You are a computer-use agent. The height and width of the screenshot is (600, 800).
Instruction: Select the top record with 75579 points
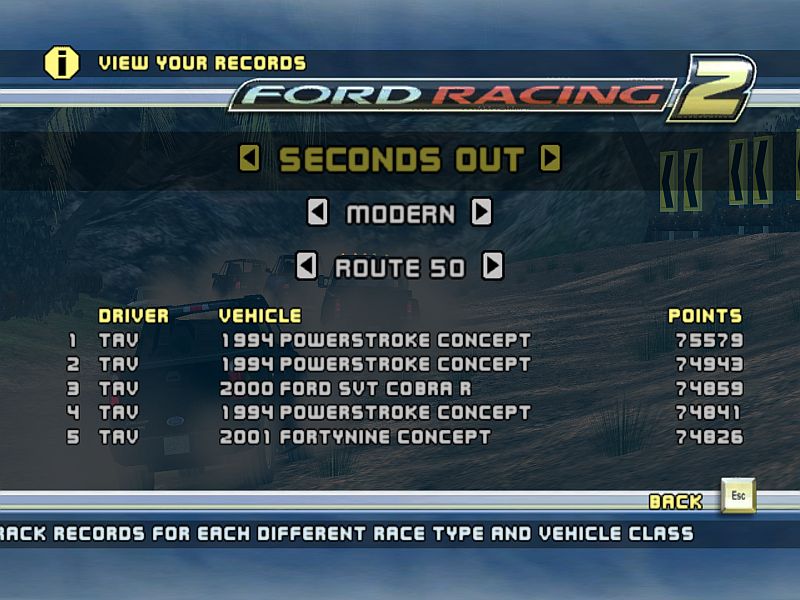point(375,340)
